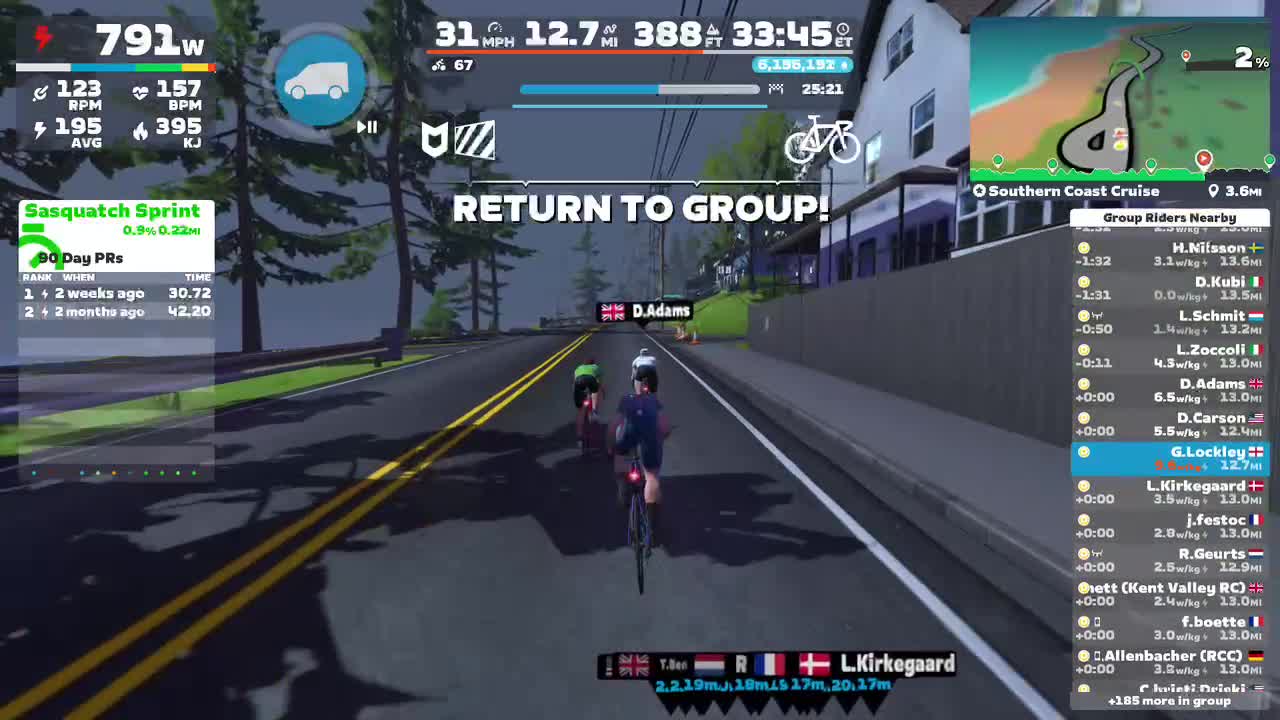Click the blue route progress bar
Screen dimensions: 1280x720
point(600,89)
